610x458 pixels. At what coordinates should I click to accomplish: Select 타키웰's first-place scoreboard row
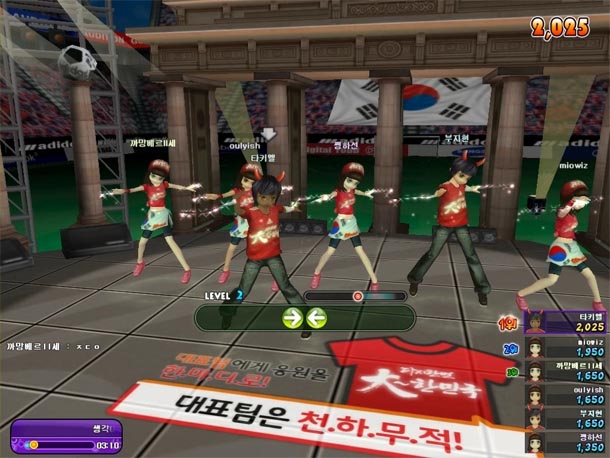pos(565,322)
